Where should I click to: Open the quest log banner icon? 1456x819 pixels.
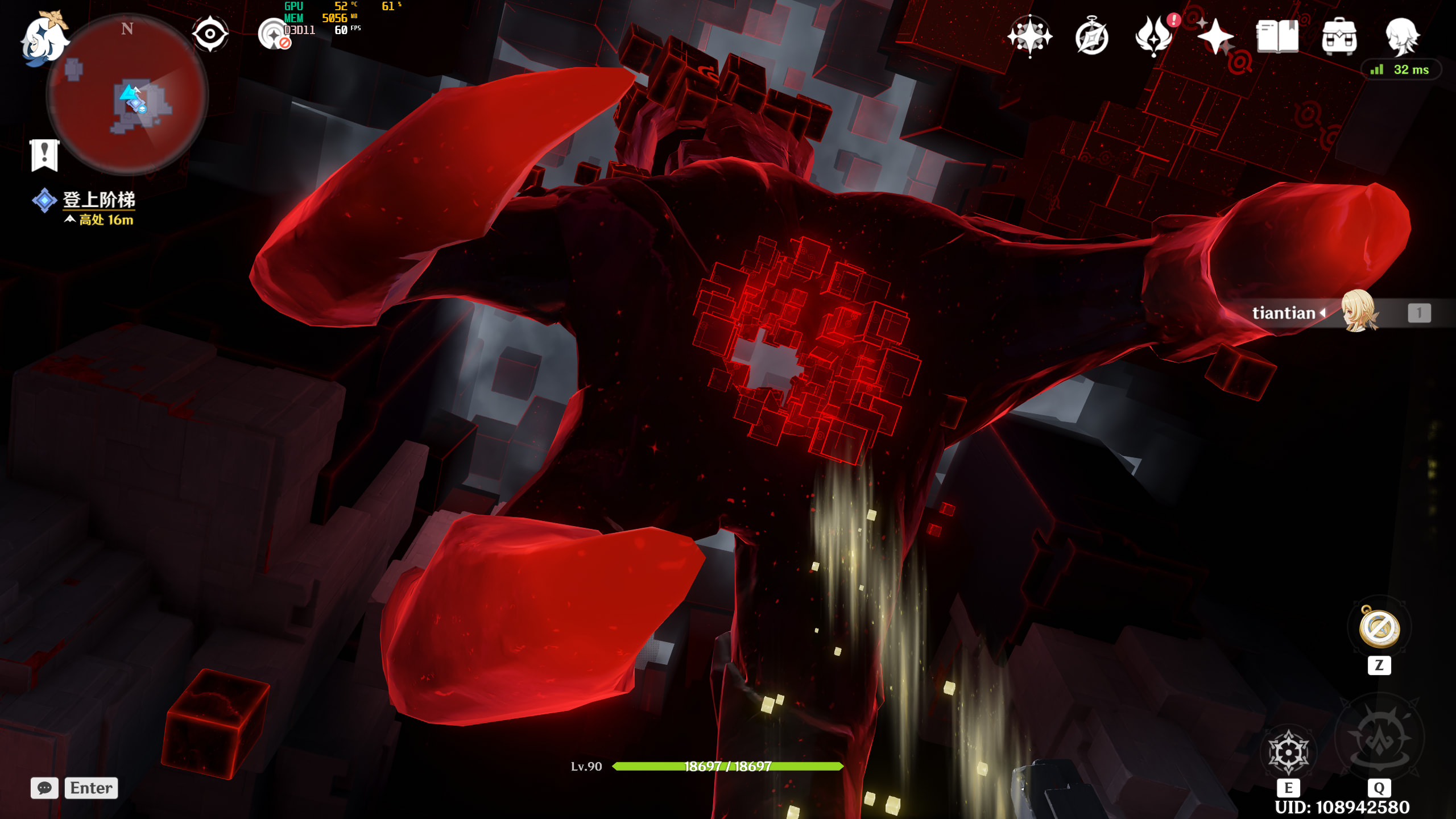coord(44,155)
